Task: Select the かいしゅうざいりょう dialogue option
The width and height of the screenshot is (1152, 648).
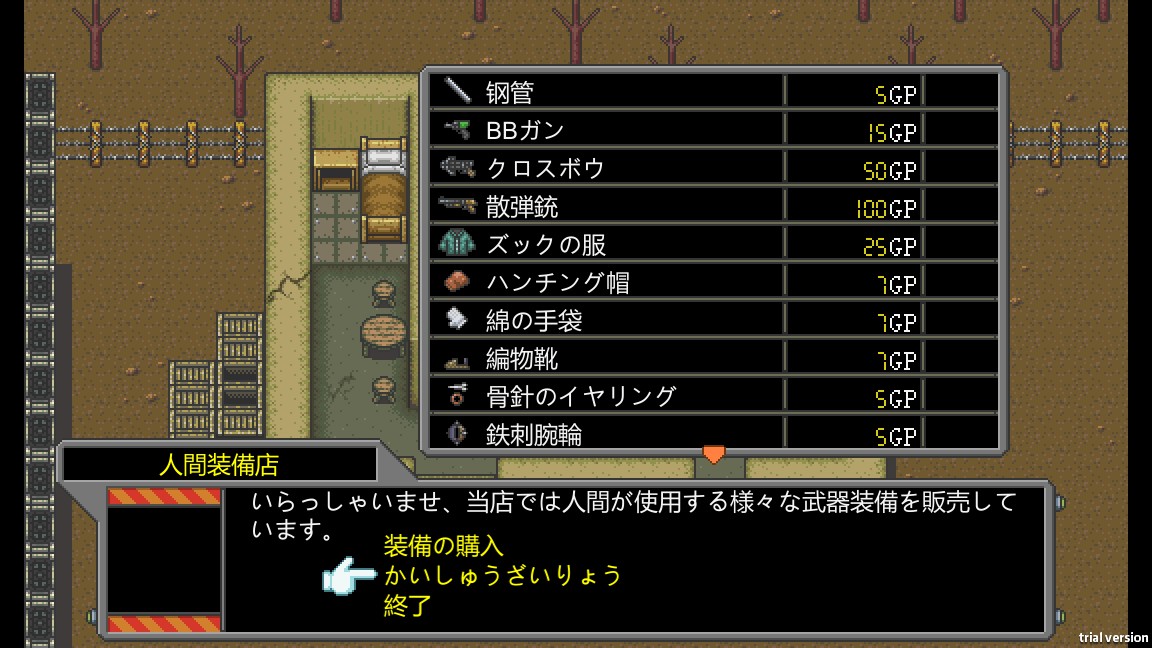Action: point(502,576)
